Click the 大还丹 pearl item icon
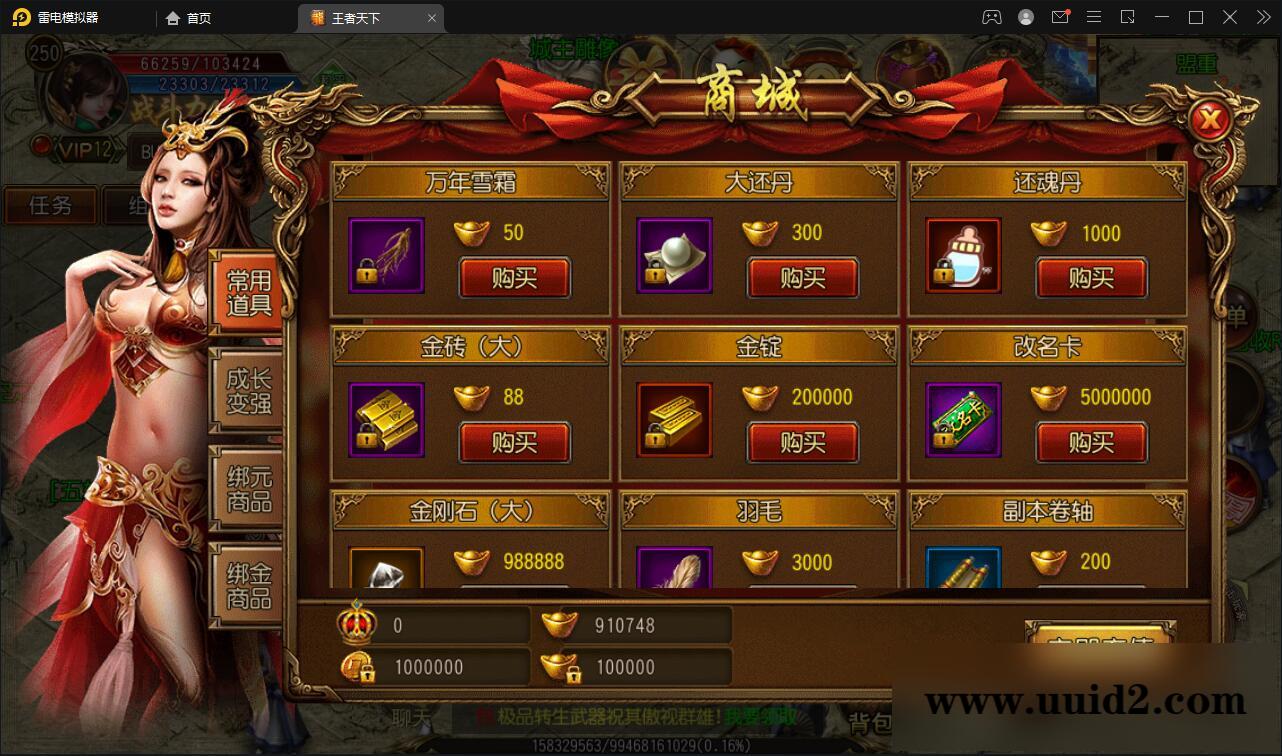The image size is (1282, 756). (673, 255)
